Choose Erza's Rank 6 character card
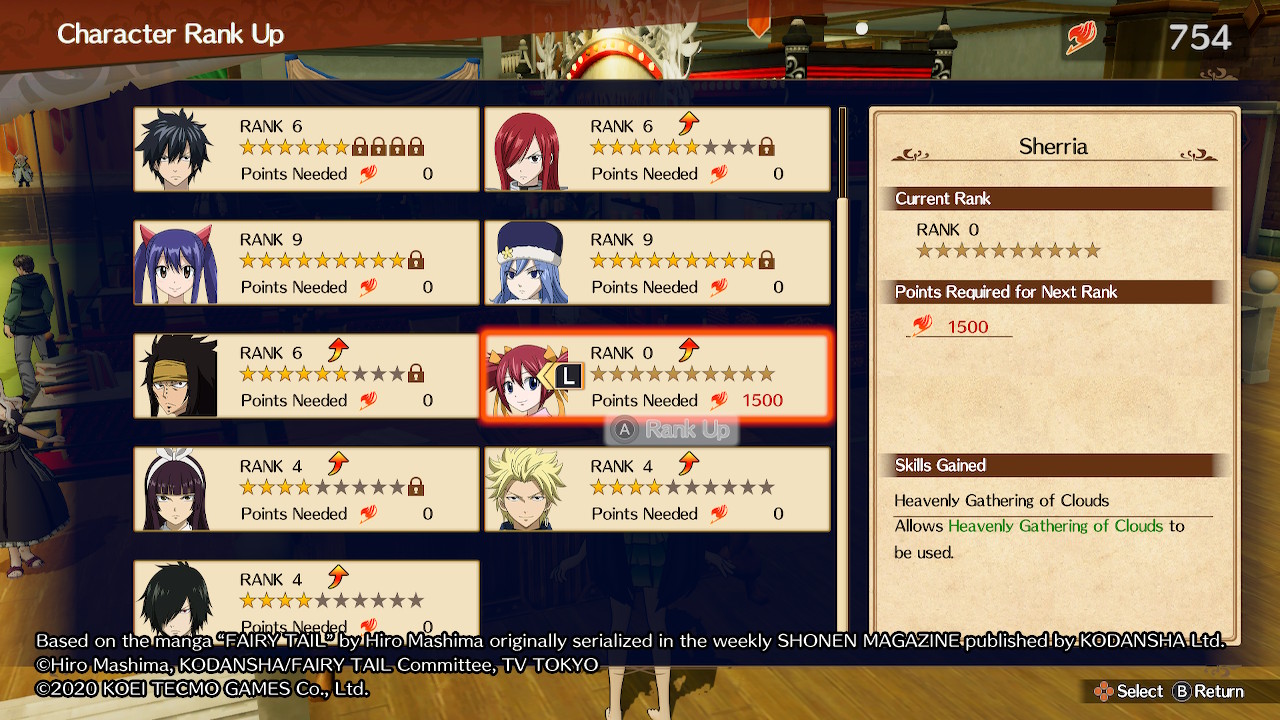The image size is (1280, 720). pos(657,150)
